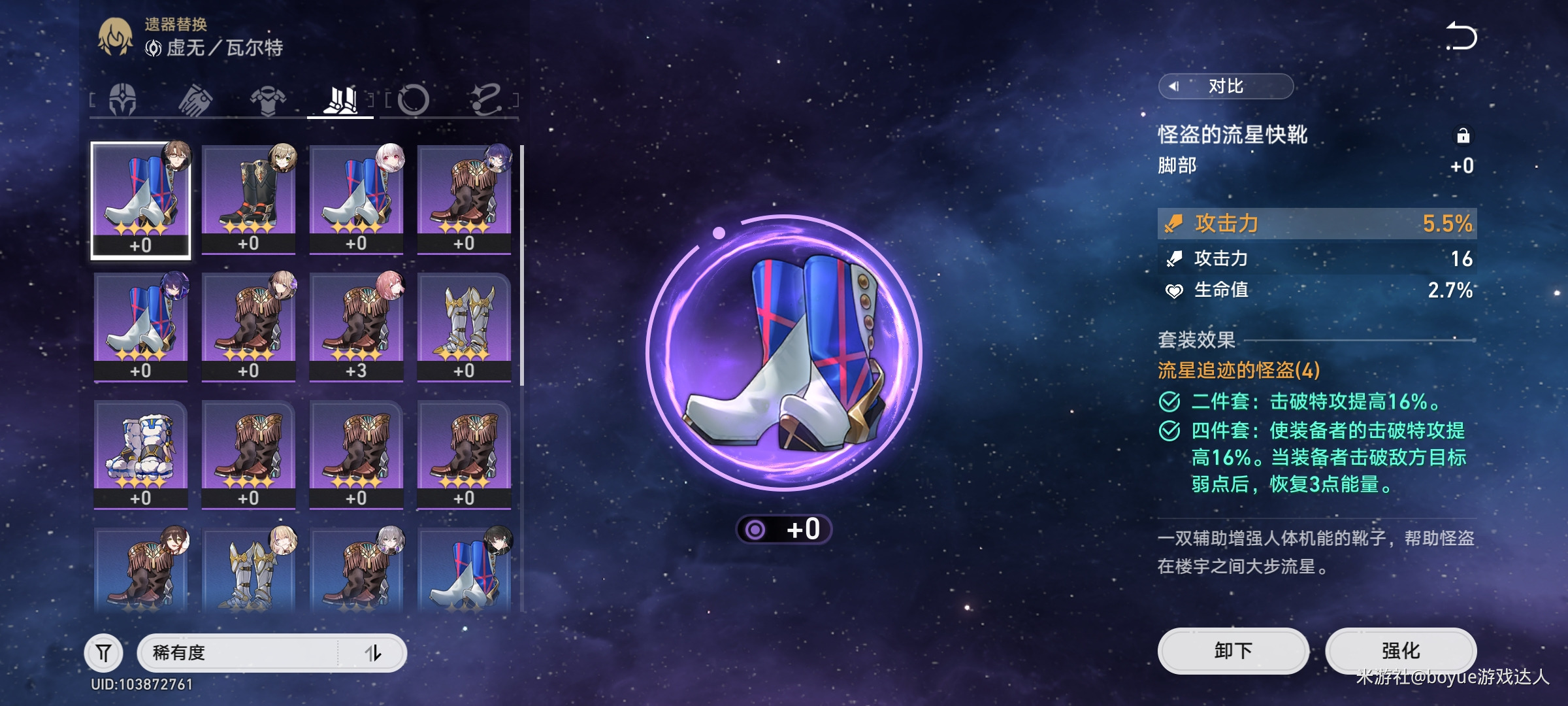Open the link rope relic tab
This screenshot has width=1568, height=706.
[x=486, y=100]
